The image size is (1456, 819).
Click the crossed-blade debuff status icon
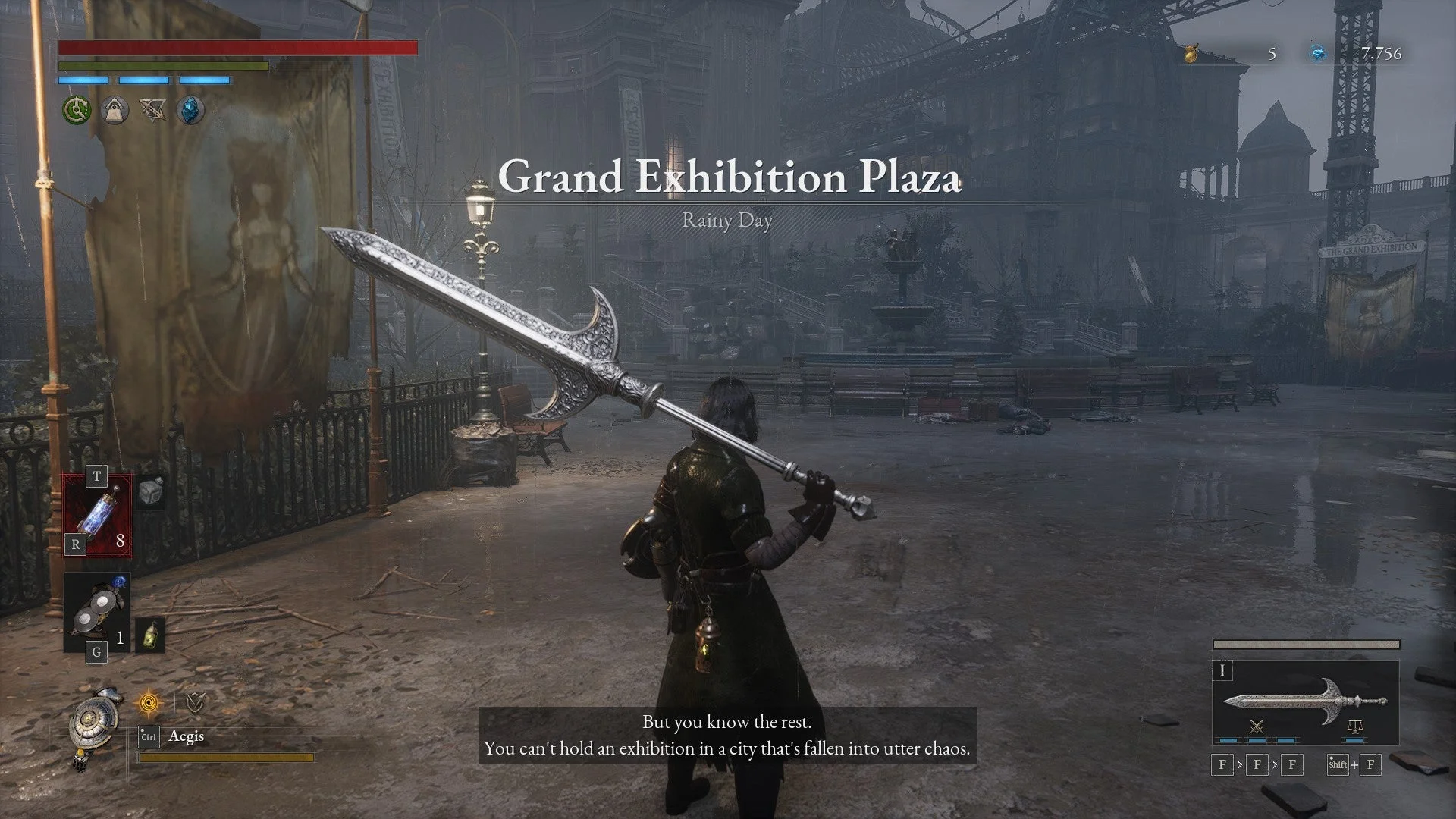152,109
